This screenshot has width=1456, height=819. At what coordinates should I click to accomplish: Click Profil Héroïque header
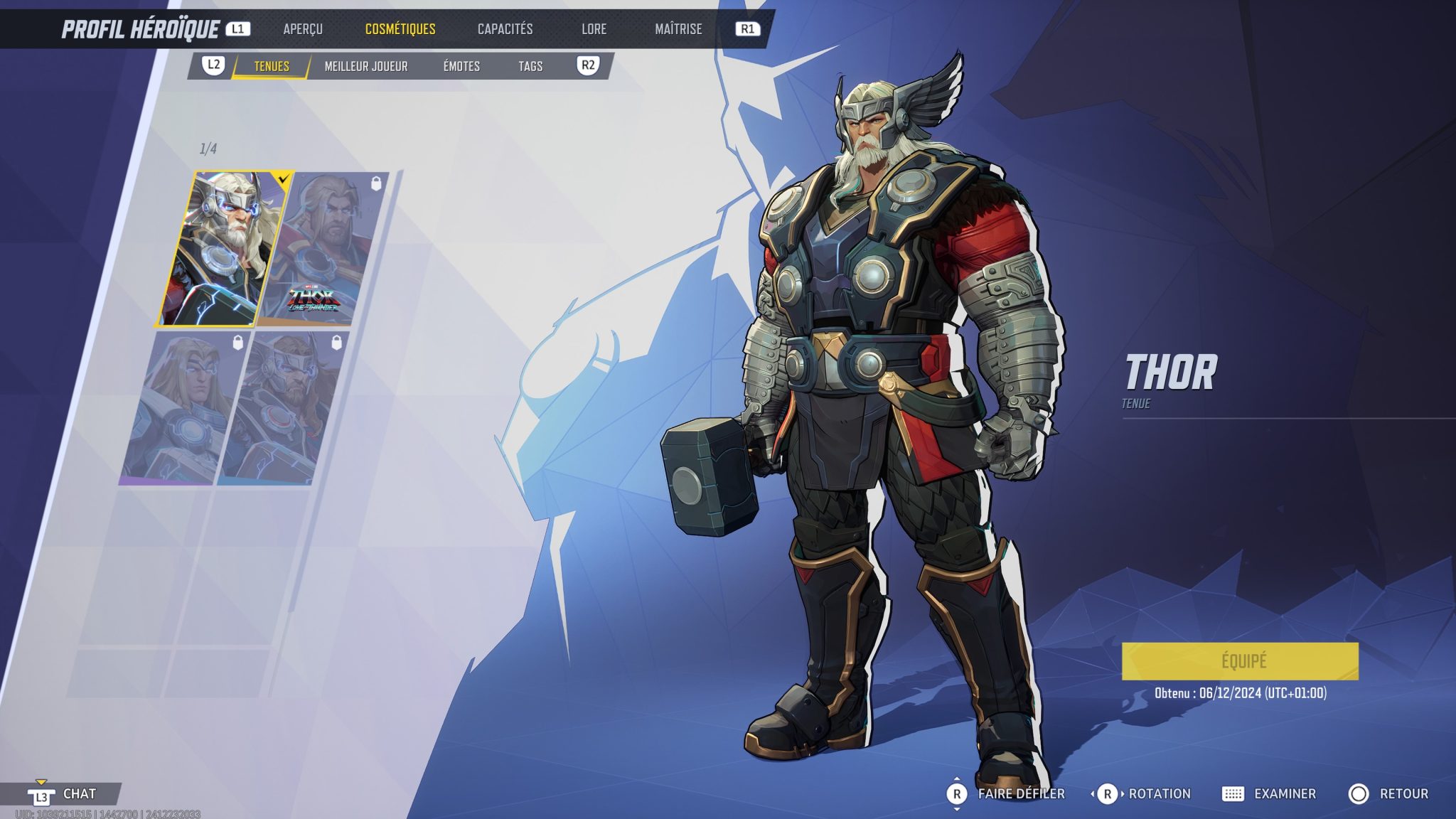pyautogui.click(x=141, y=29)
